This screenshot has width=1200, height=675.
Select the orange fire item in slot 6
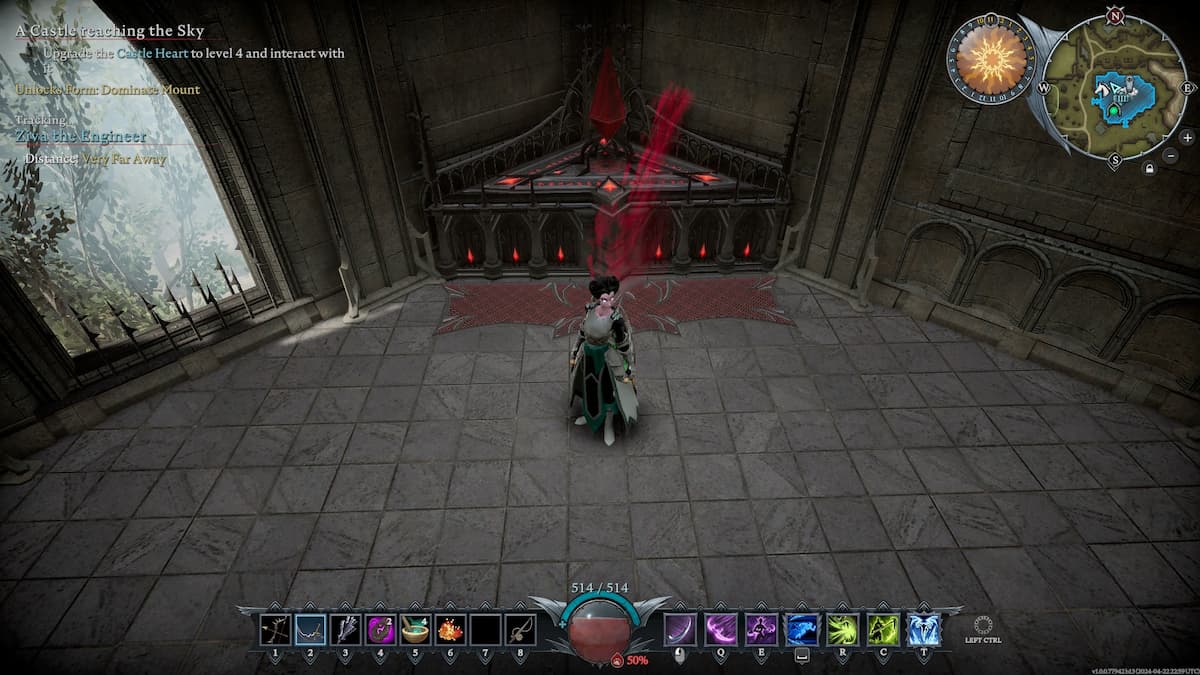point(450,630)
